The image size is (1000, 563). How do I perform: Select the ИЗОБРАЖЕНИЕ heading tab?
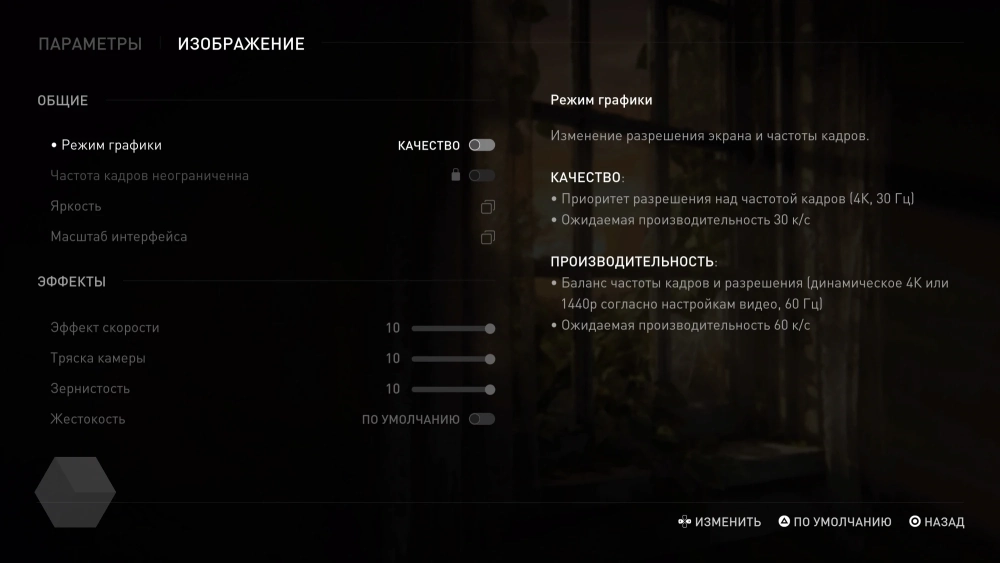[241, 44]
